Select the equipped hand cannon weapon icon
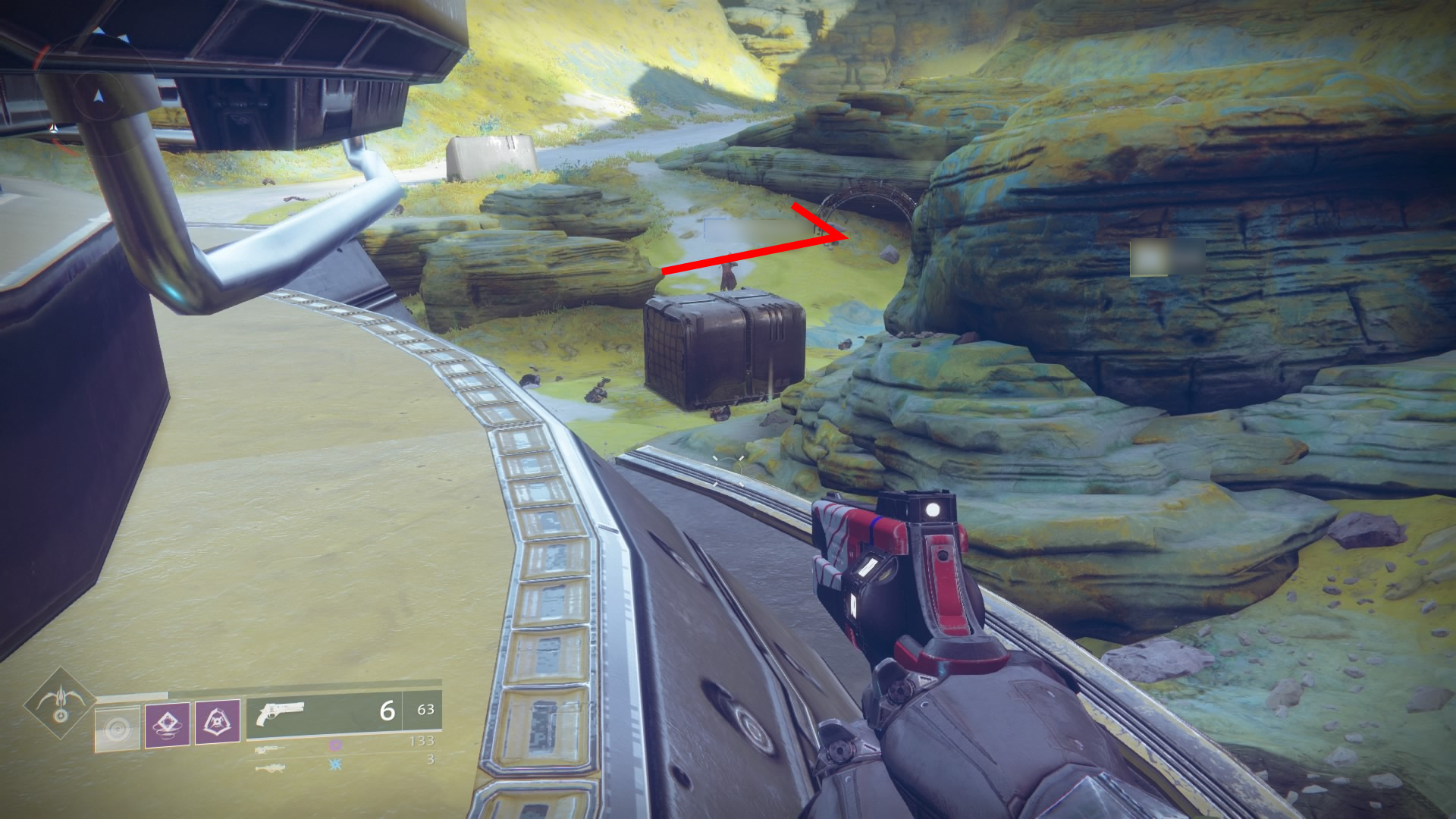This screenshot has height=819, width=1456. (281, 713)
